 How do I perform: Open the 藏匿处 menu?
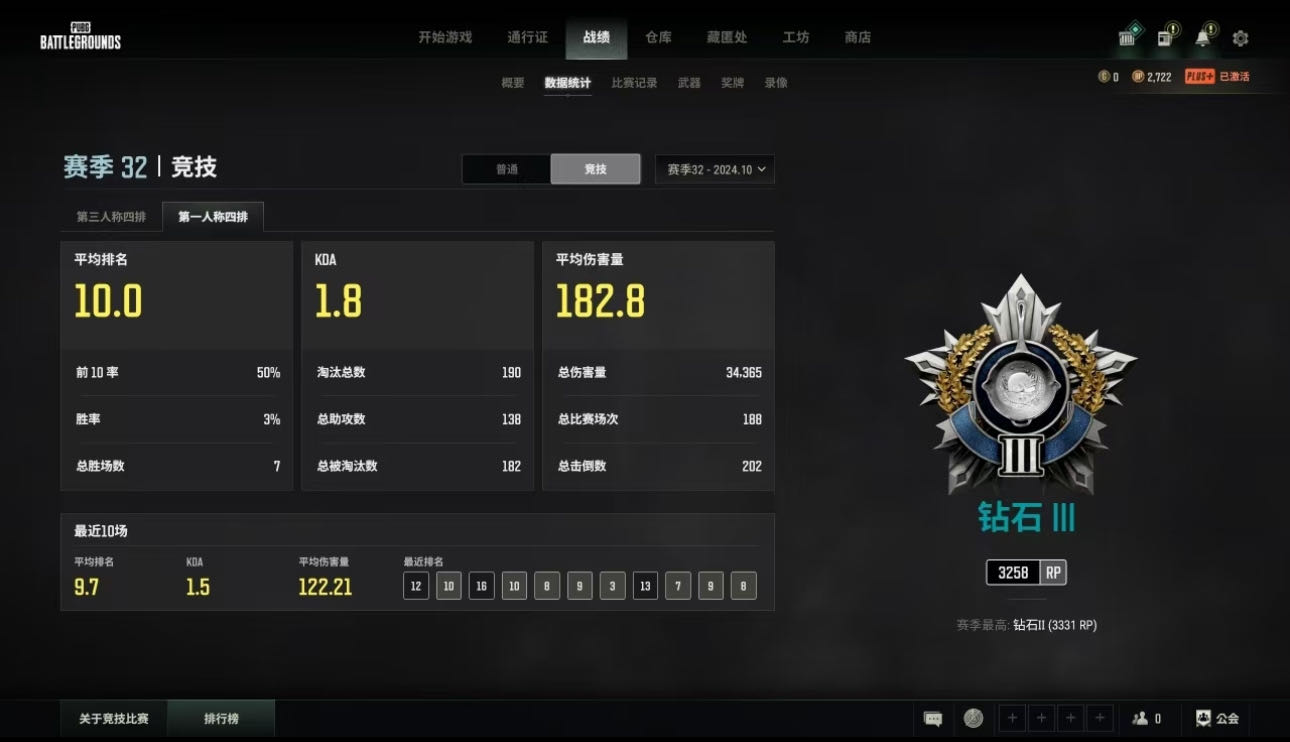(x=727, y=37)
